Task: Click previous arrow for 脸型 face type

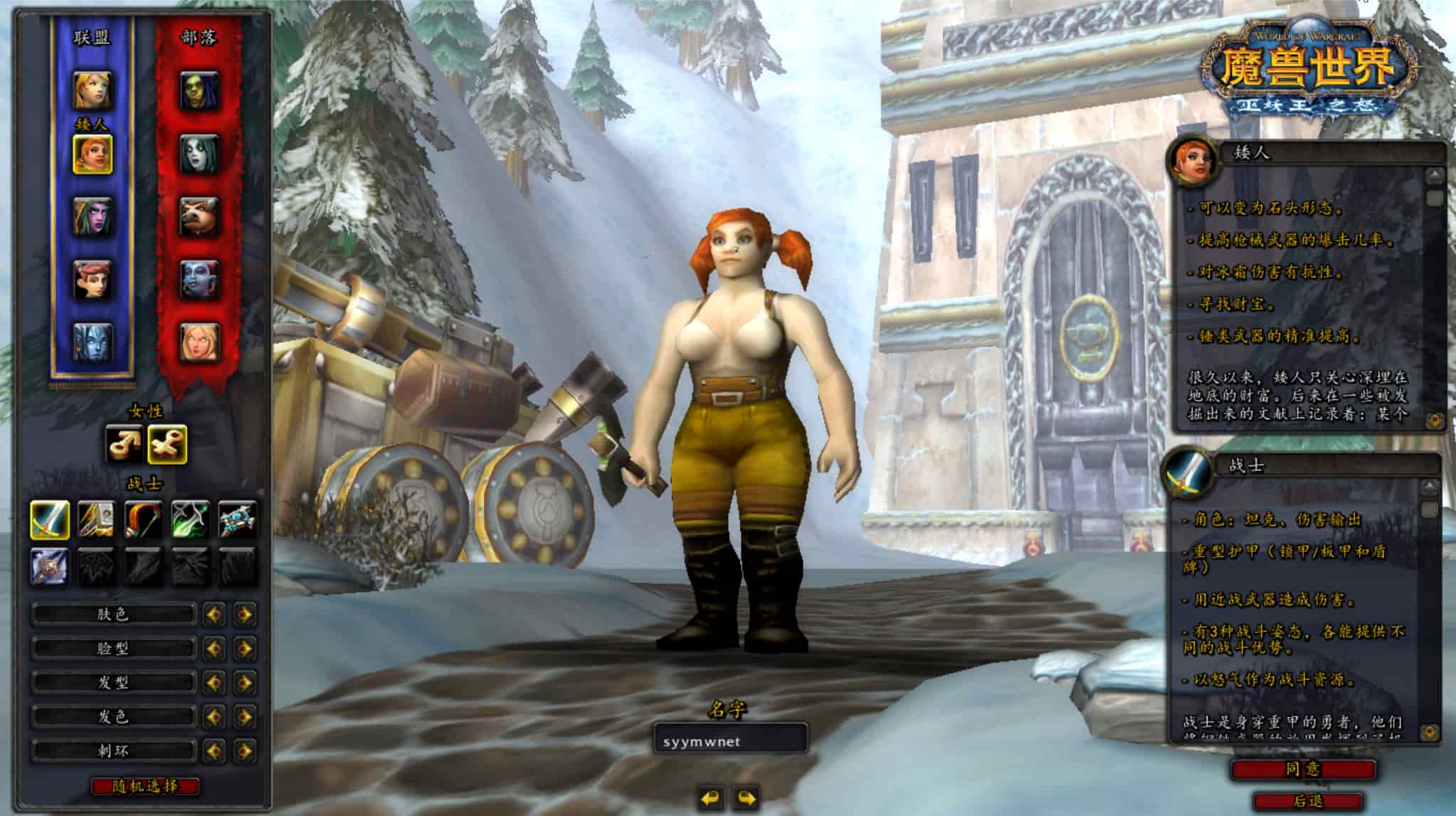Action: [x=213, y=648]
